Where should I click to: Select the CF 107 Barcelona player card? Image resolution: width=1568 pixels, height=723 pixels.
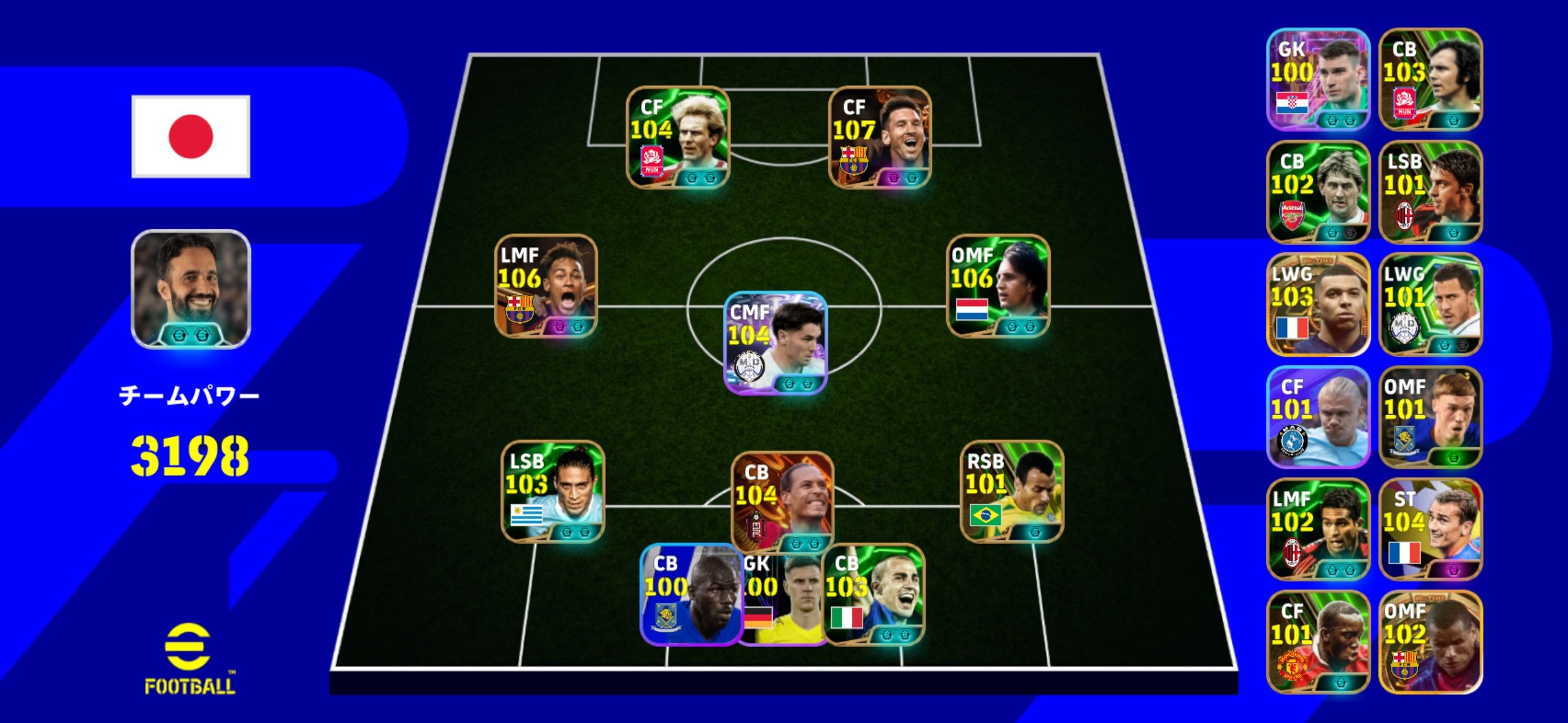pos(880,137)
